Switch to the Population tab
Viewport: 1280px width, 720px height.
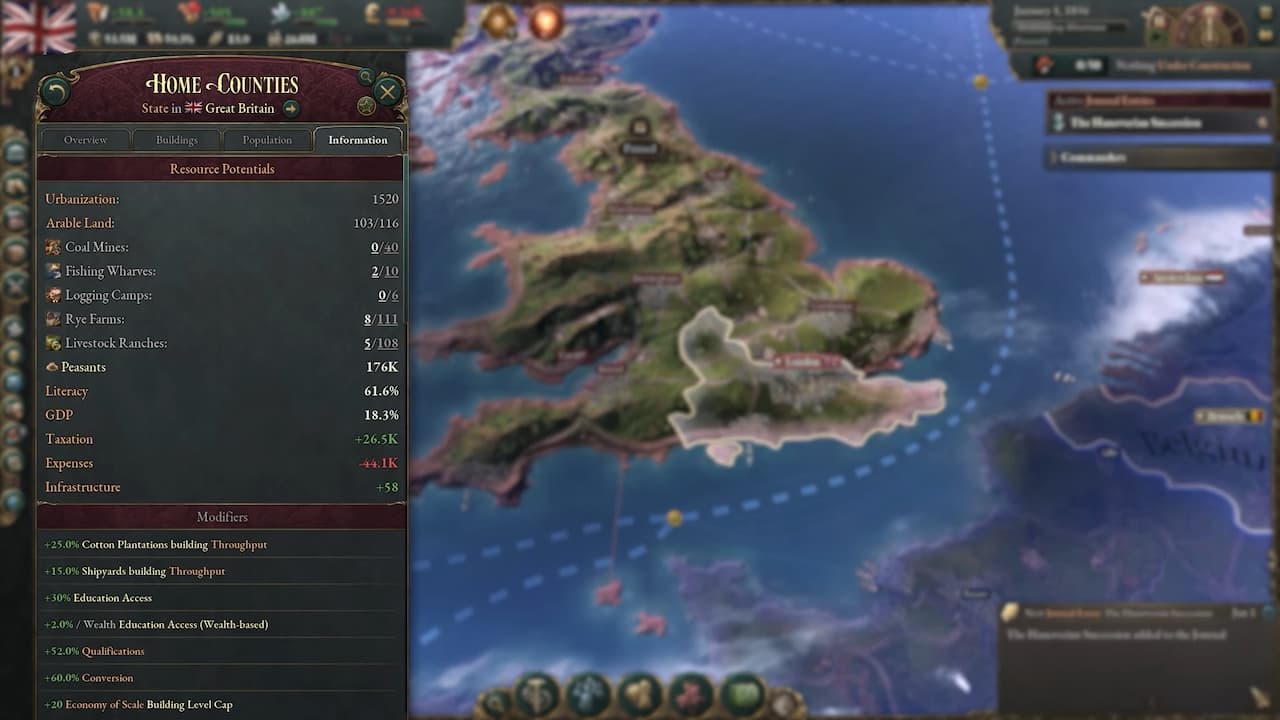coord(267,139)
